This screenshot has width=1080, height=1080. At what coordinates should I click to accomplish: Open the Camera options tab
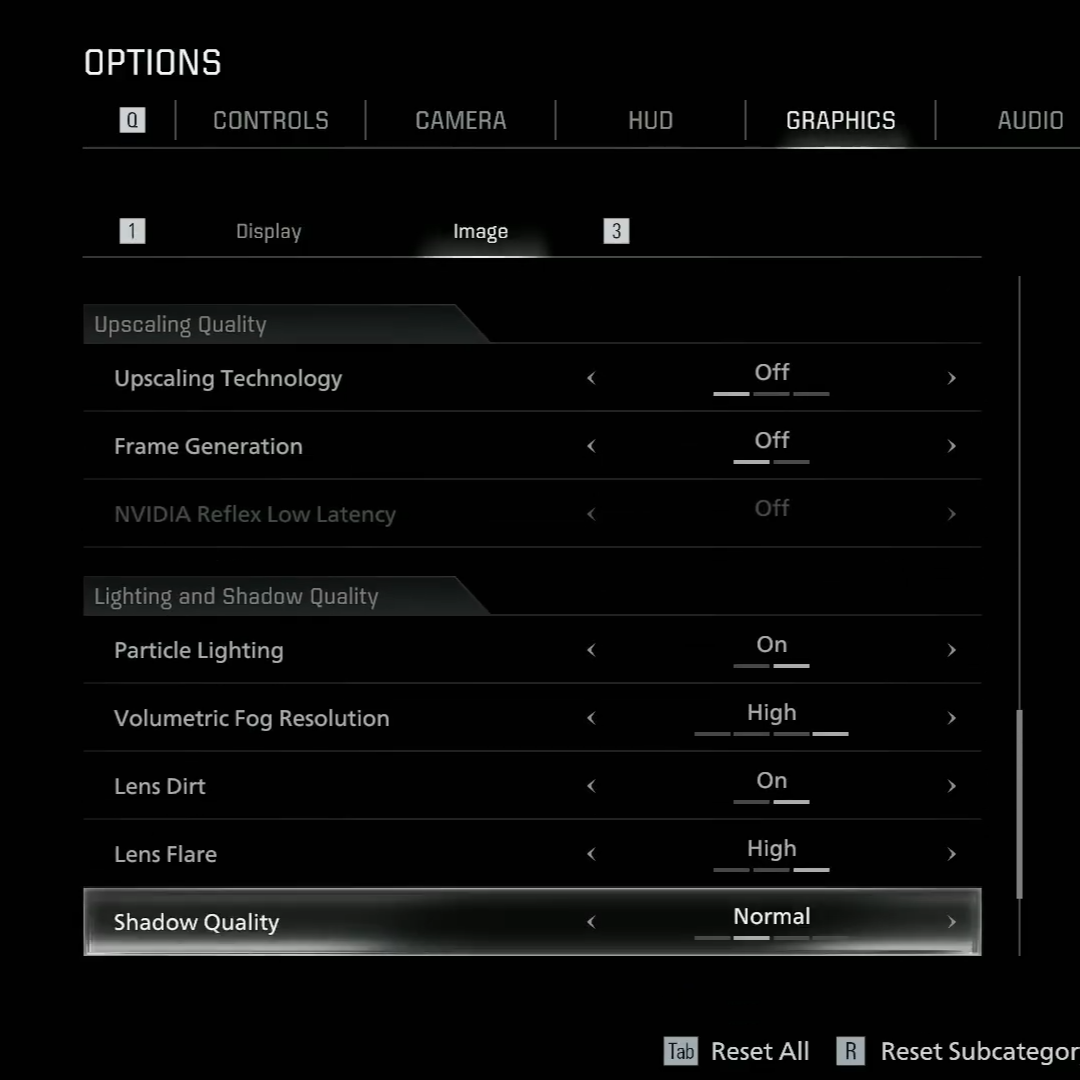point(460,121)
